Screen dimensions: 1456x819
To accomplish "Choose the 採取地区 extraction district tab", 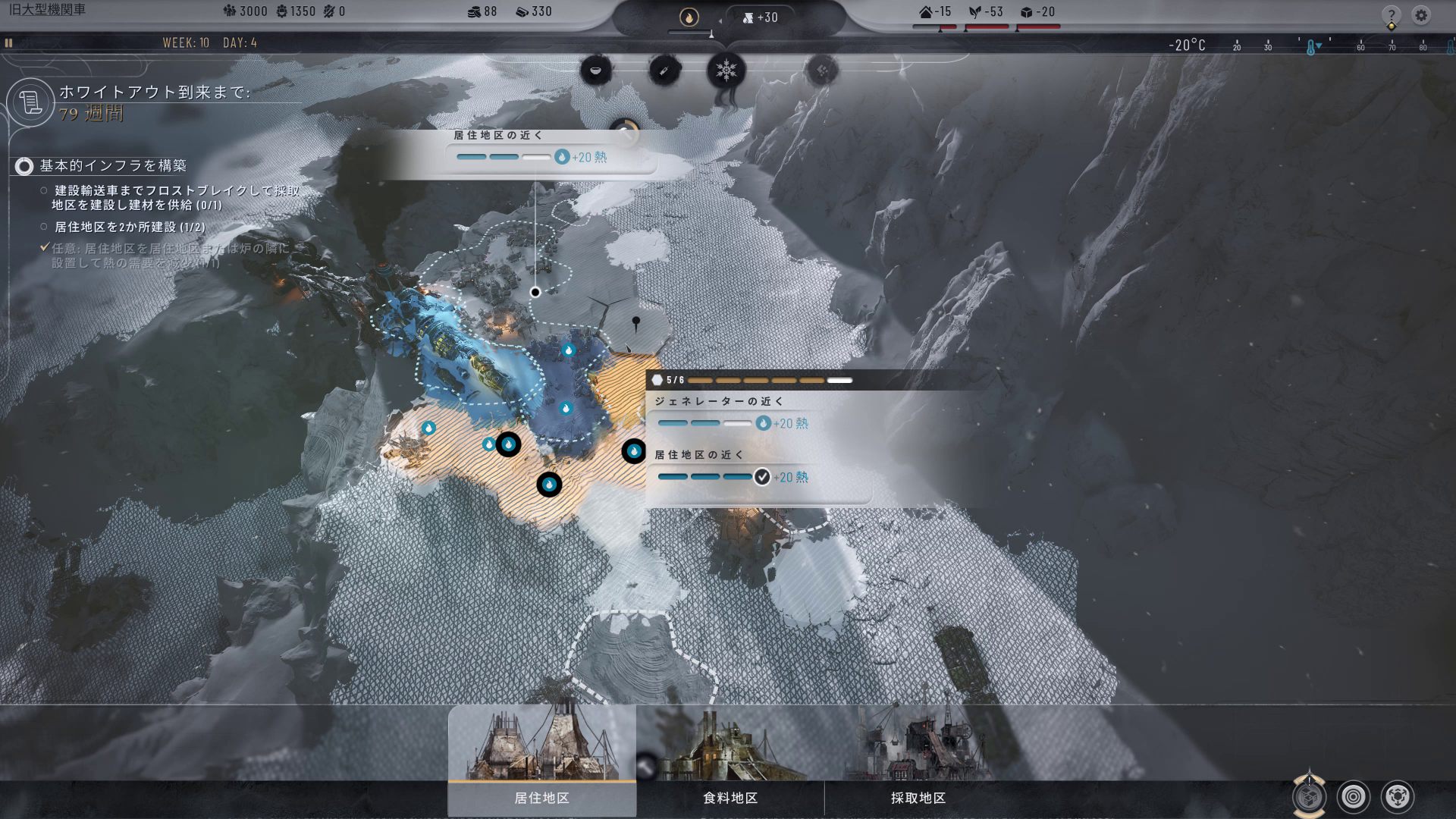I will click(x=918, y=797).
